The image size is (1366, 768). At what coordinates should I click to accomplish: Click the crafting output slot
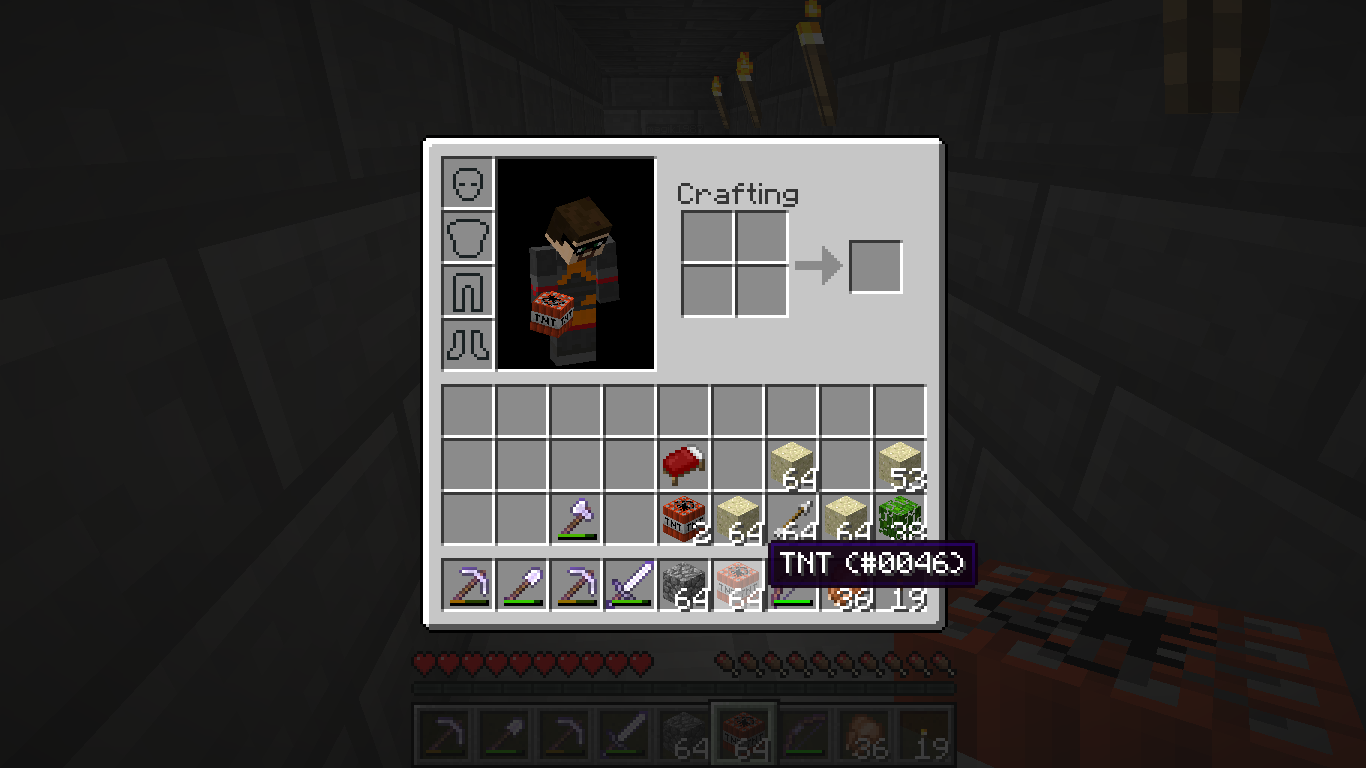coord(876,267)
